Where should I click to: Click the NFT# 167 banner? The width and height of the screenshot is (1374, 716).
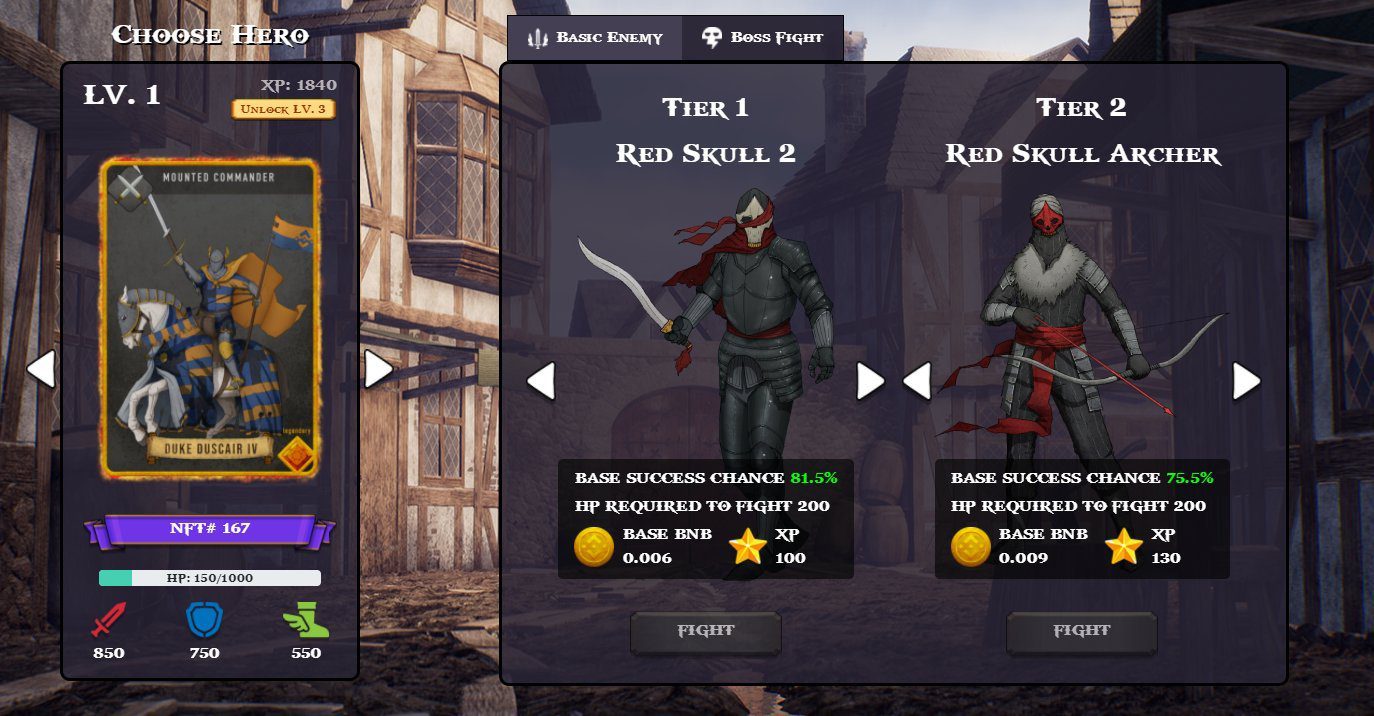click(210, 528)
